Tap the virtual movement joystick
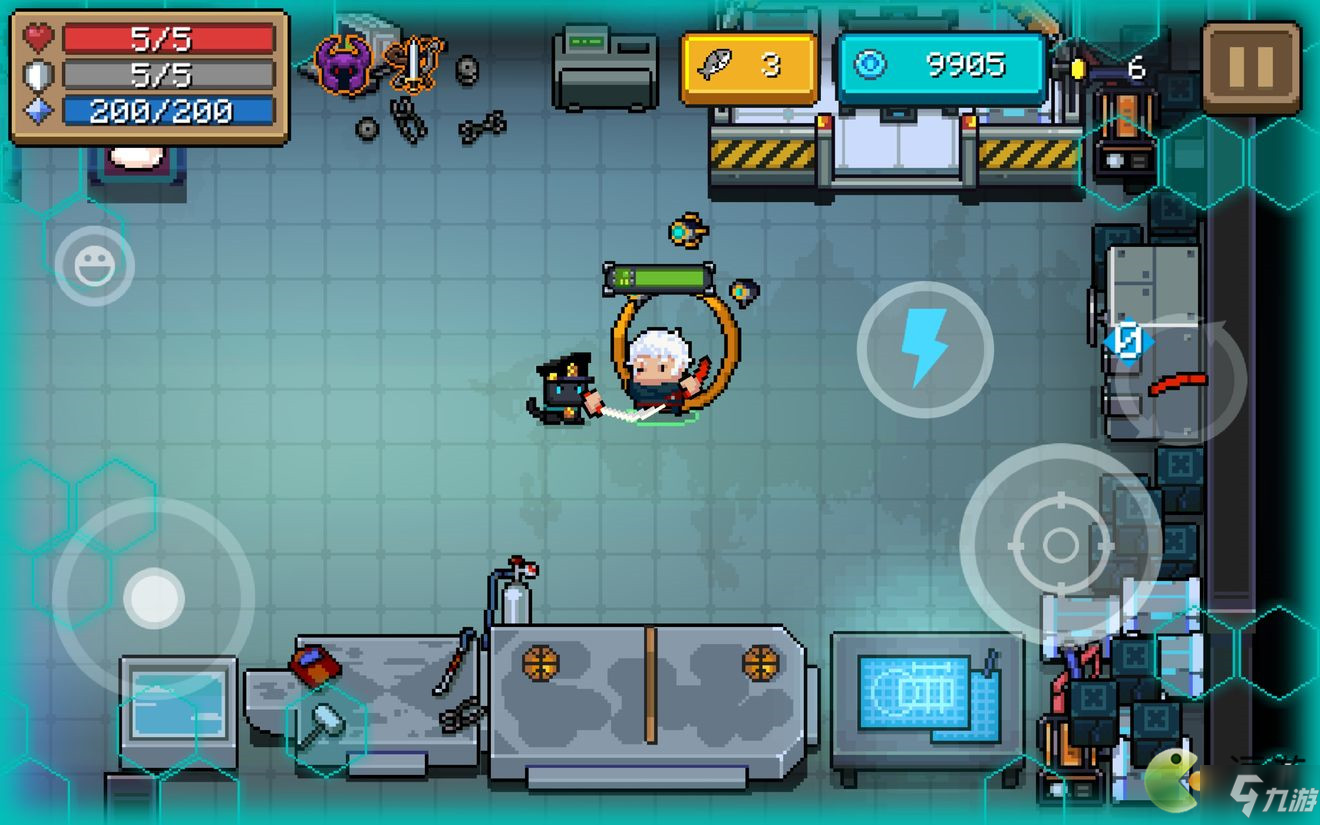The height and width of the screenshot is (825, 1320). click(x=153, y=598)
